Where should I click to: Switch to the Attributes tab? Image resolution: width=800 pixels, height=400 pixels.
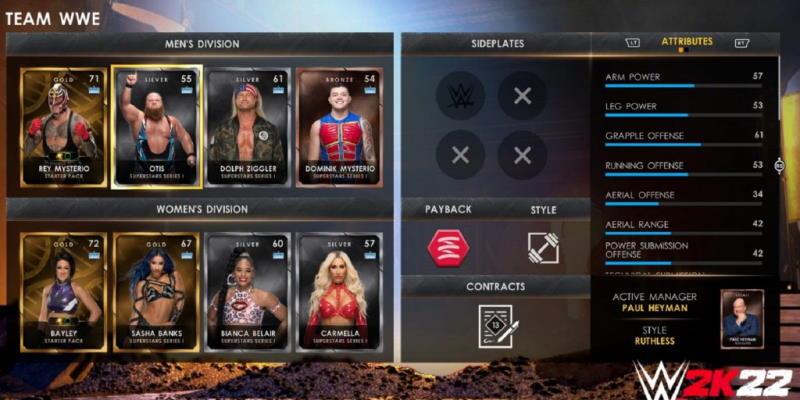(686, 42)
